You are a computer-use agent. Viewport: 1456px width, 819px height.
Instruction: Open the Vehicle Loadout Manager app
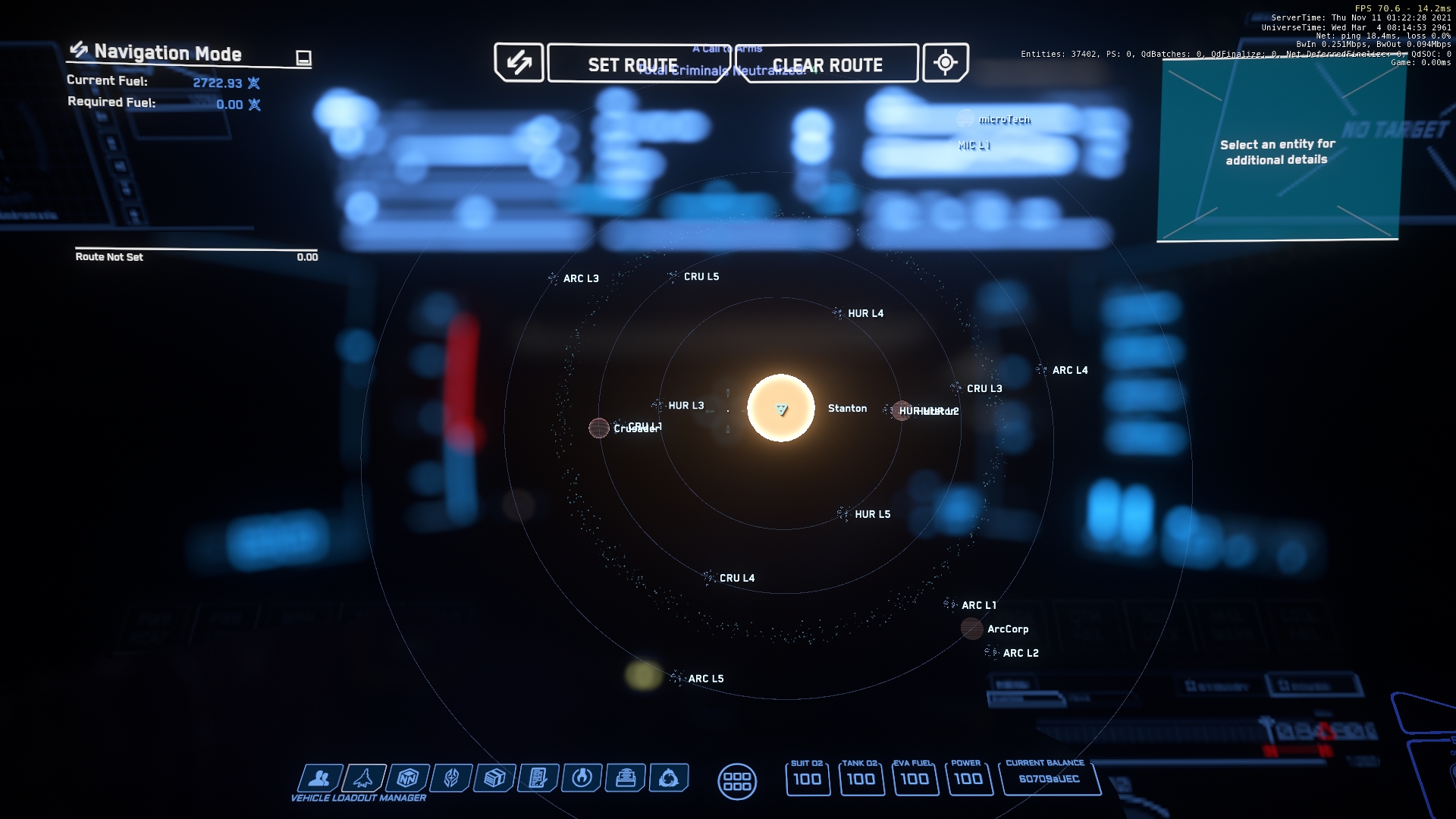(x=363, y=778)
